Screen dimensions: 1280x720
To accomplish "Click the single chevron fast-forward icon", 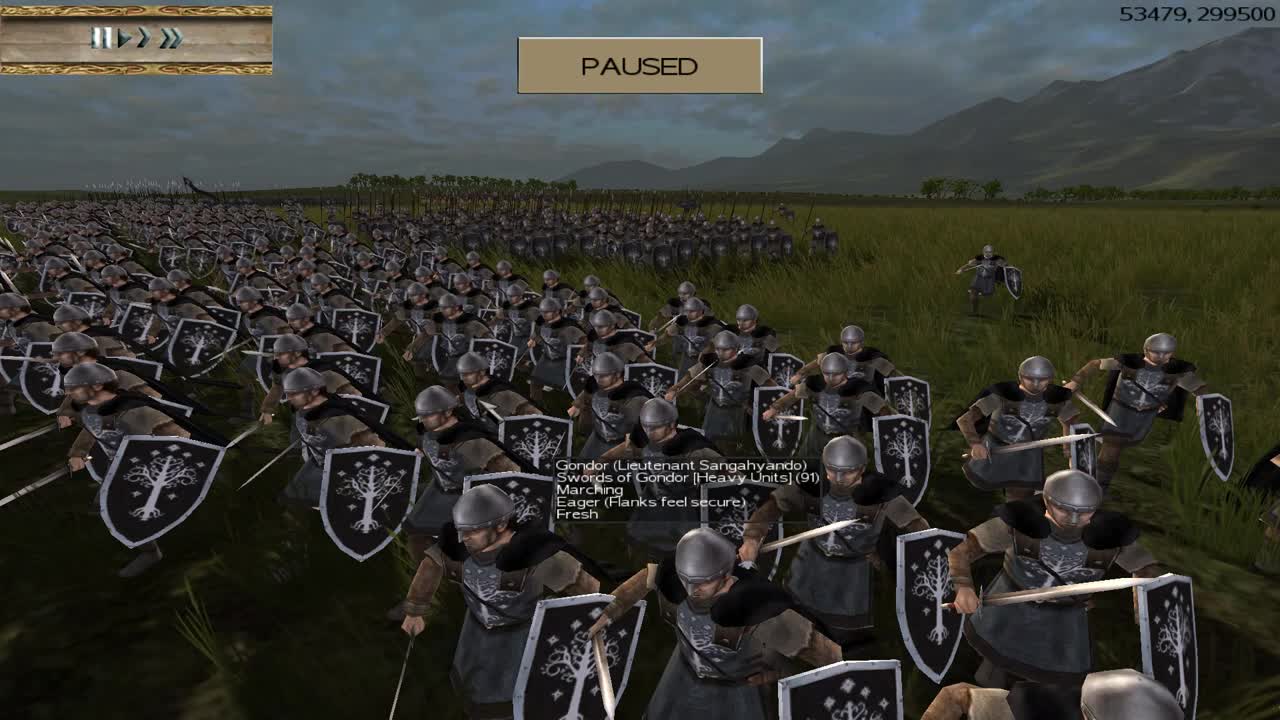I will pyautogui.click(x=146, y=37).
